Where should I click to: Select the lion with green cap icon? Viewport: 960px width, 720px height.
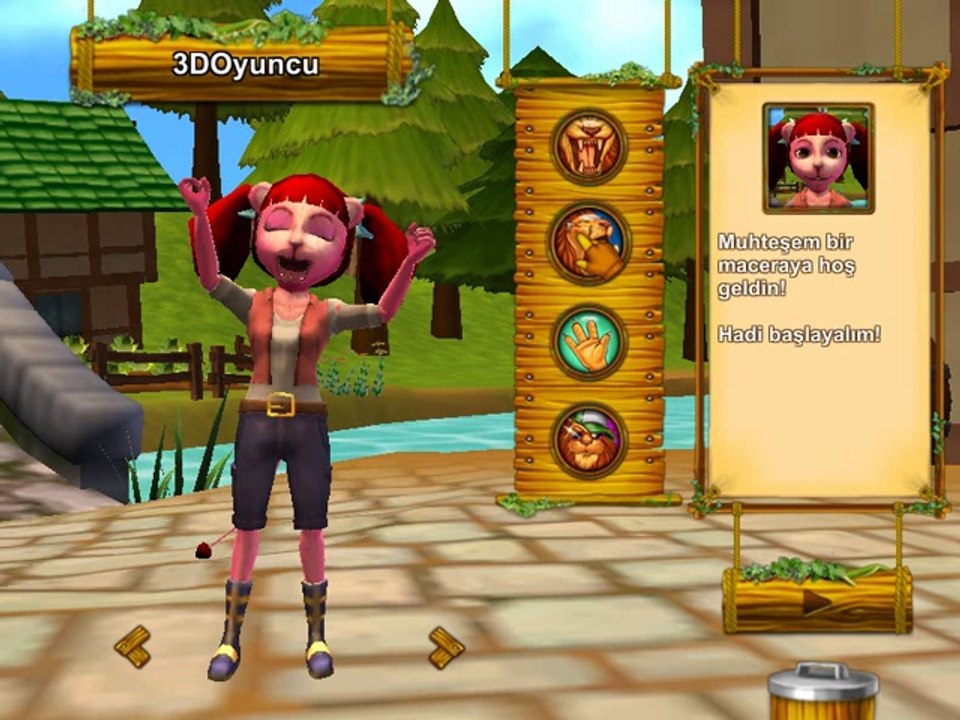tap(589, 439)
